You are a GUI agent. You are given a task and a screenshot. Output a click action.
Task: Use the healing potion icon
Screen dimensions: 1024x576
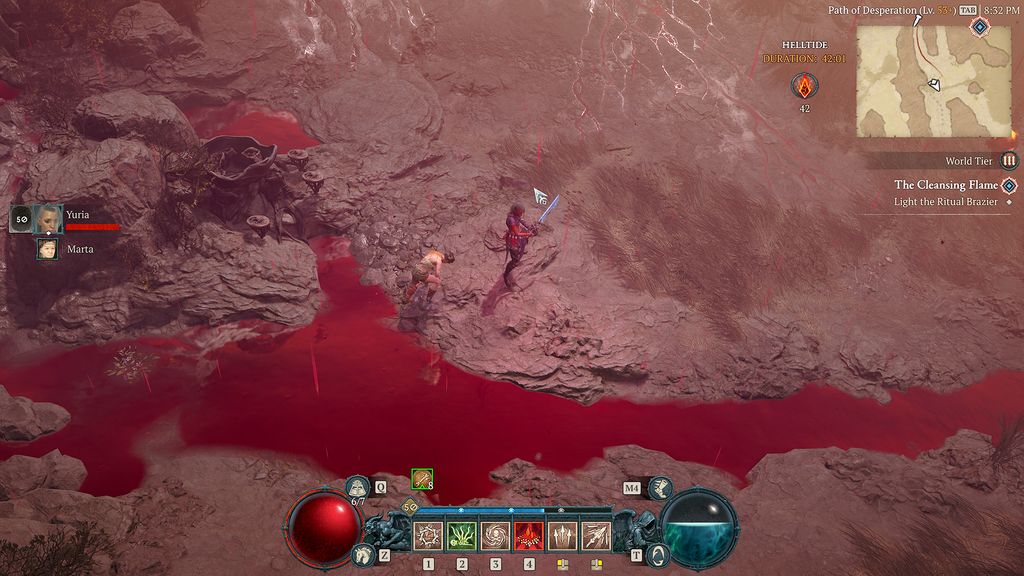click(x=358, y=487)
